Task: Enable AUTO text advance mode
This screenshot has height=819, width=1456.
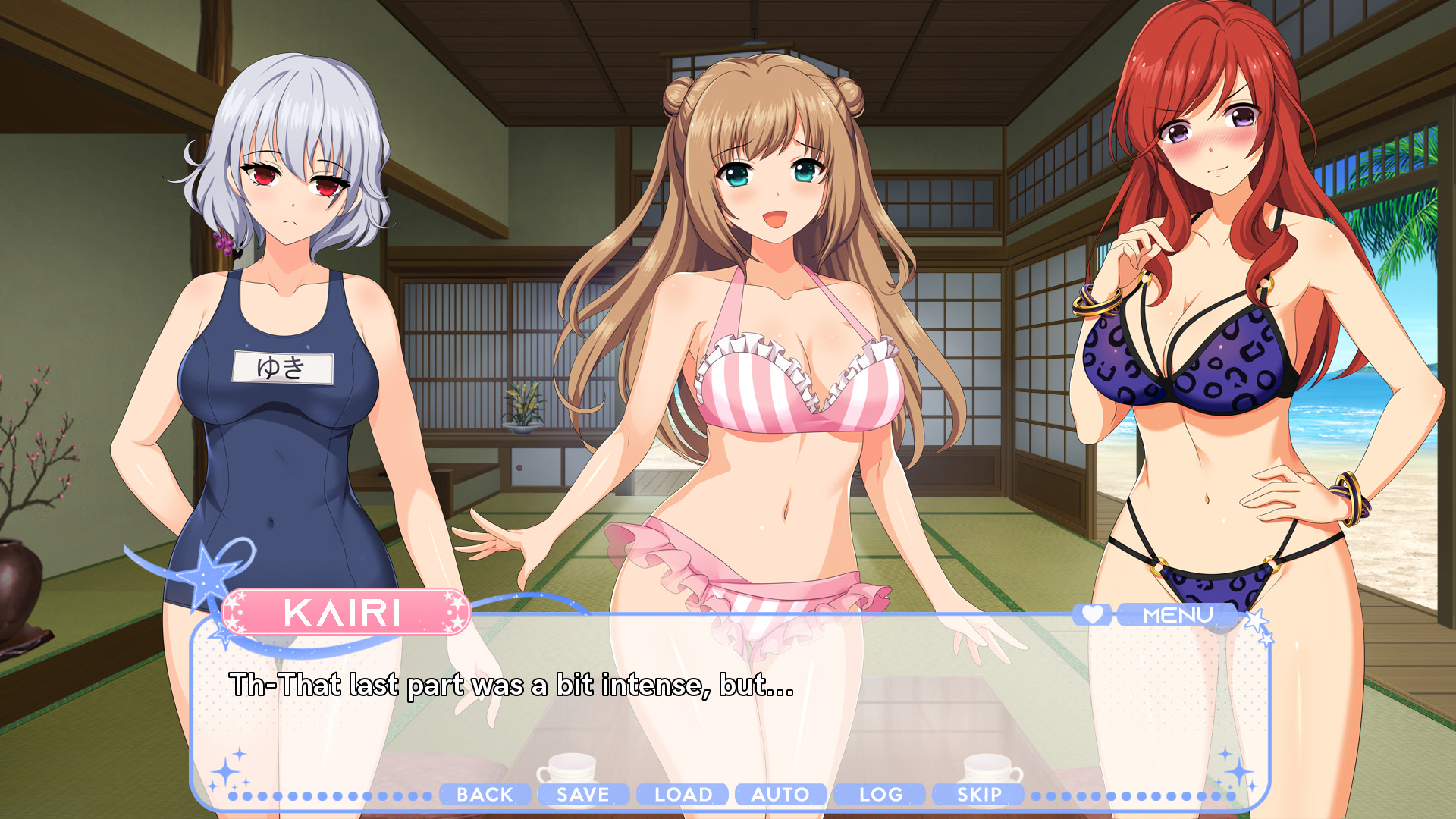Action: click(781, 795)
